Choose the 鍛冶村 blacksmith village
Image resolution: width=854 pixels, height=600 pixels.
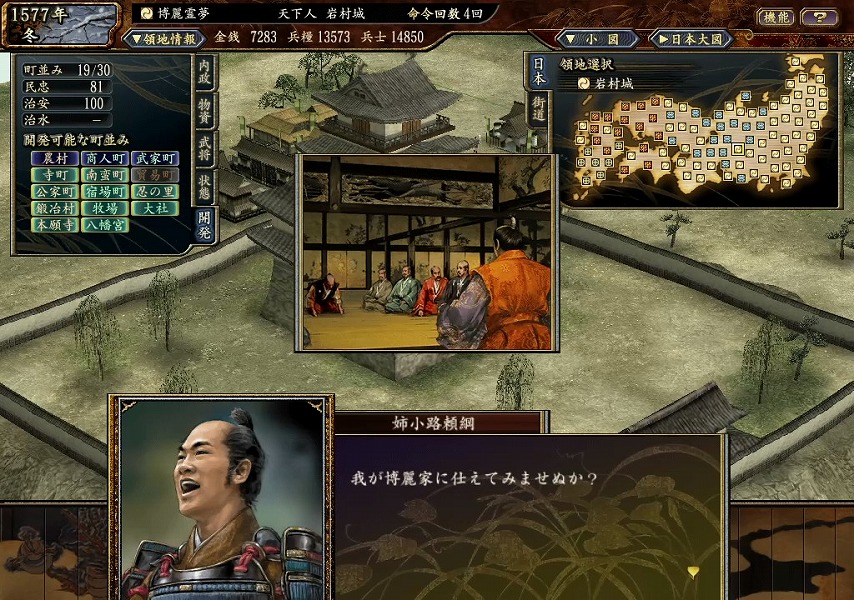54,209
